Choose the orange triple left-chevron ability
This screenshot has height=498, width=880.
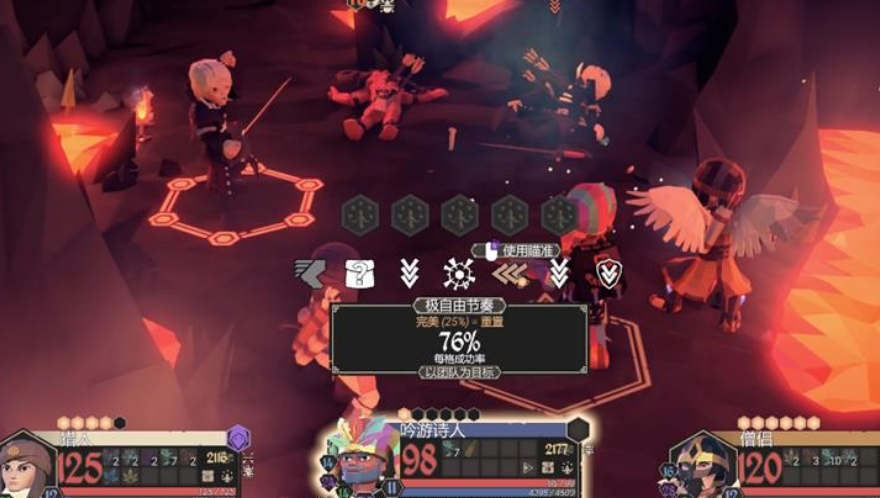[x=509, y=273]
